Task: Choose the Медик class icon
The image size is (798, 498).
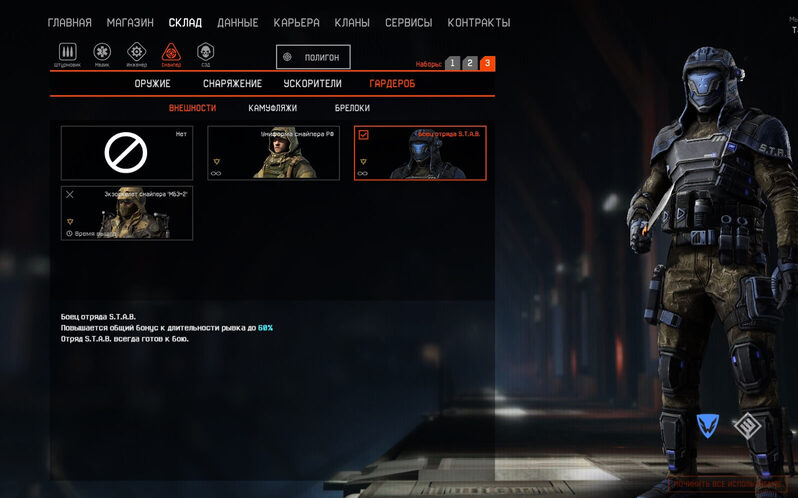Action: pyautogui.click(x=102, y=53)
